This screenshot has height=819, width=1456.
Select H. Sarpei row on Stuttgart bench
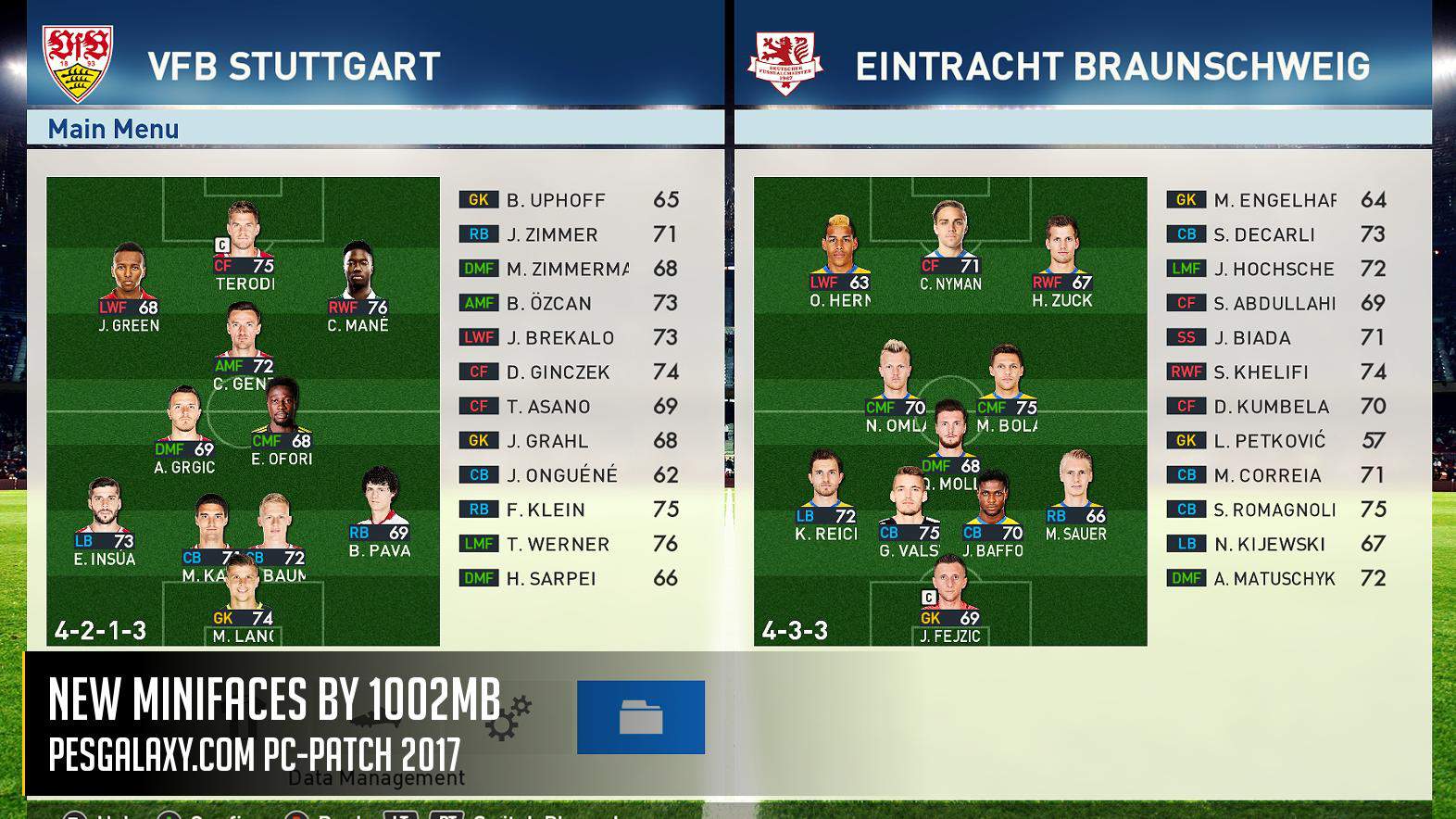[x=569, y=579]
